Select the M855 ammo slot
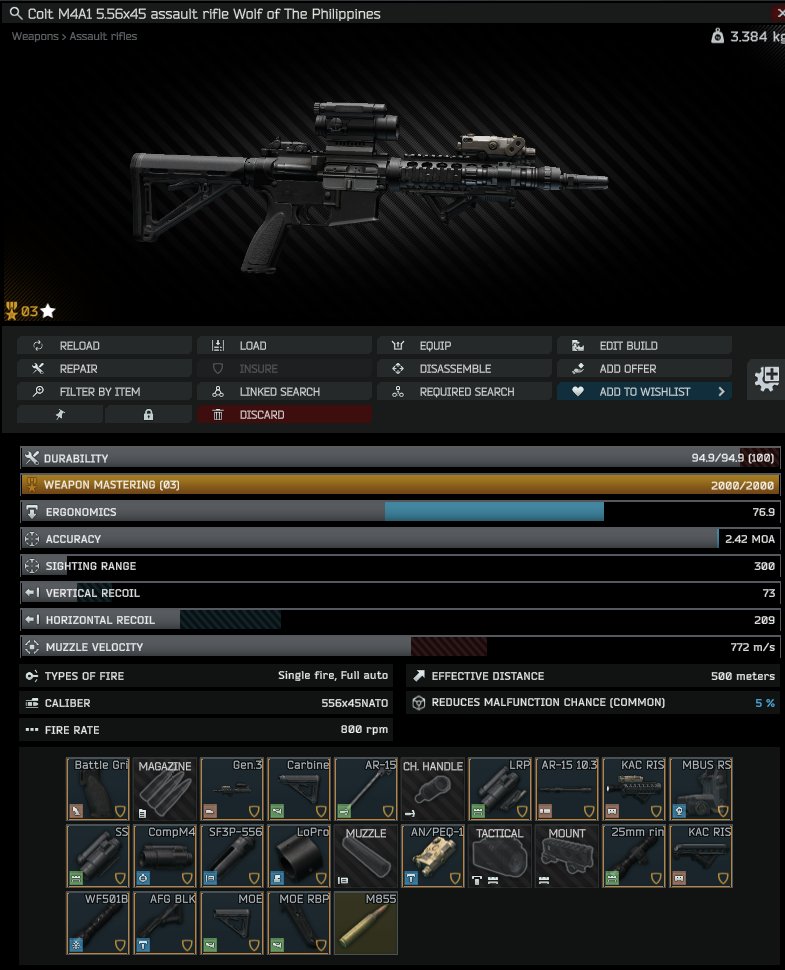This screenshot has width=785, height=970. [366, 922]
